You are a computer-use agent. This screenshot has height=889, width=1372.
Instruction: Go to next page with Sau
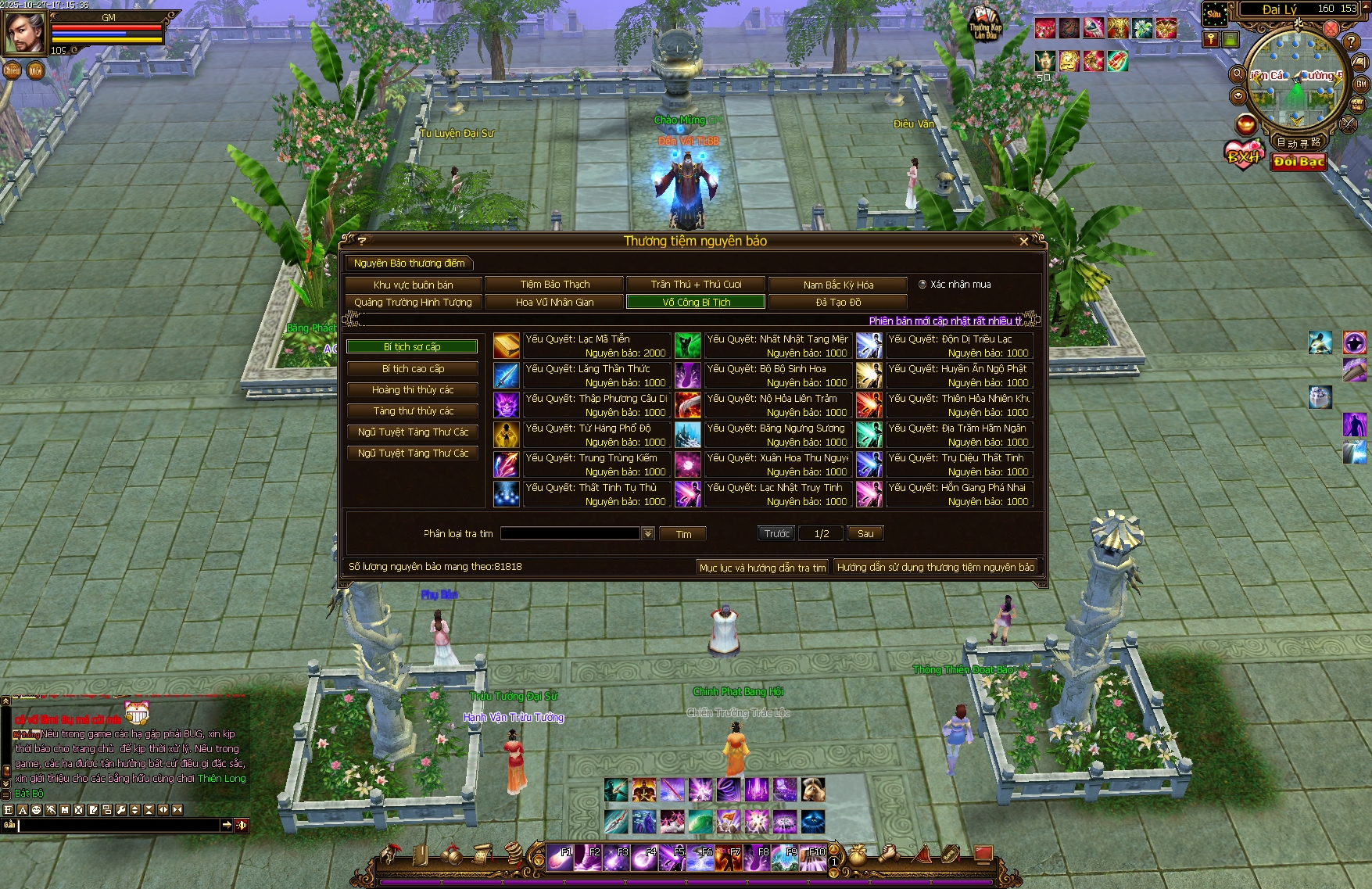pyautogui.click(x=865, y=534)
